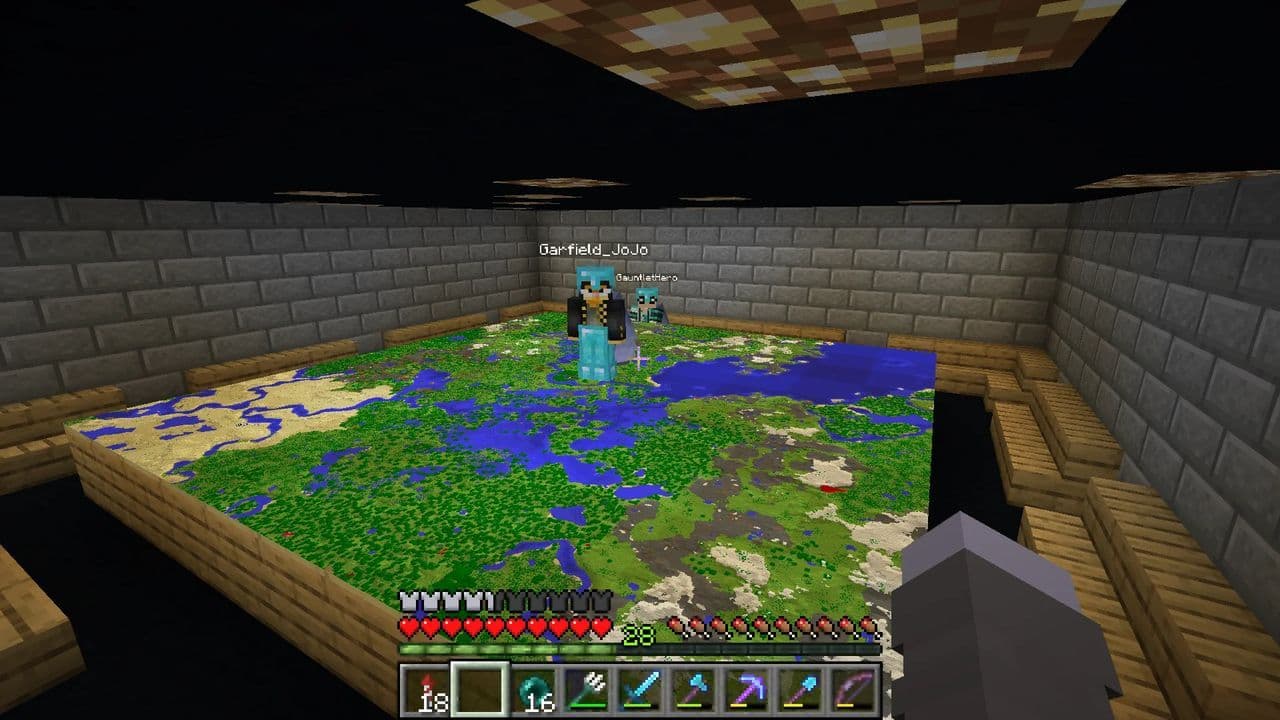Viewport: 1280px width, 720px height.
Task: Click the first heart in the health bar
Action: pos(408,625)
